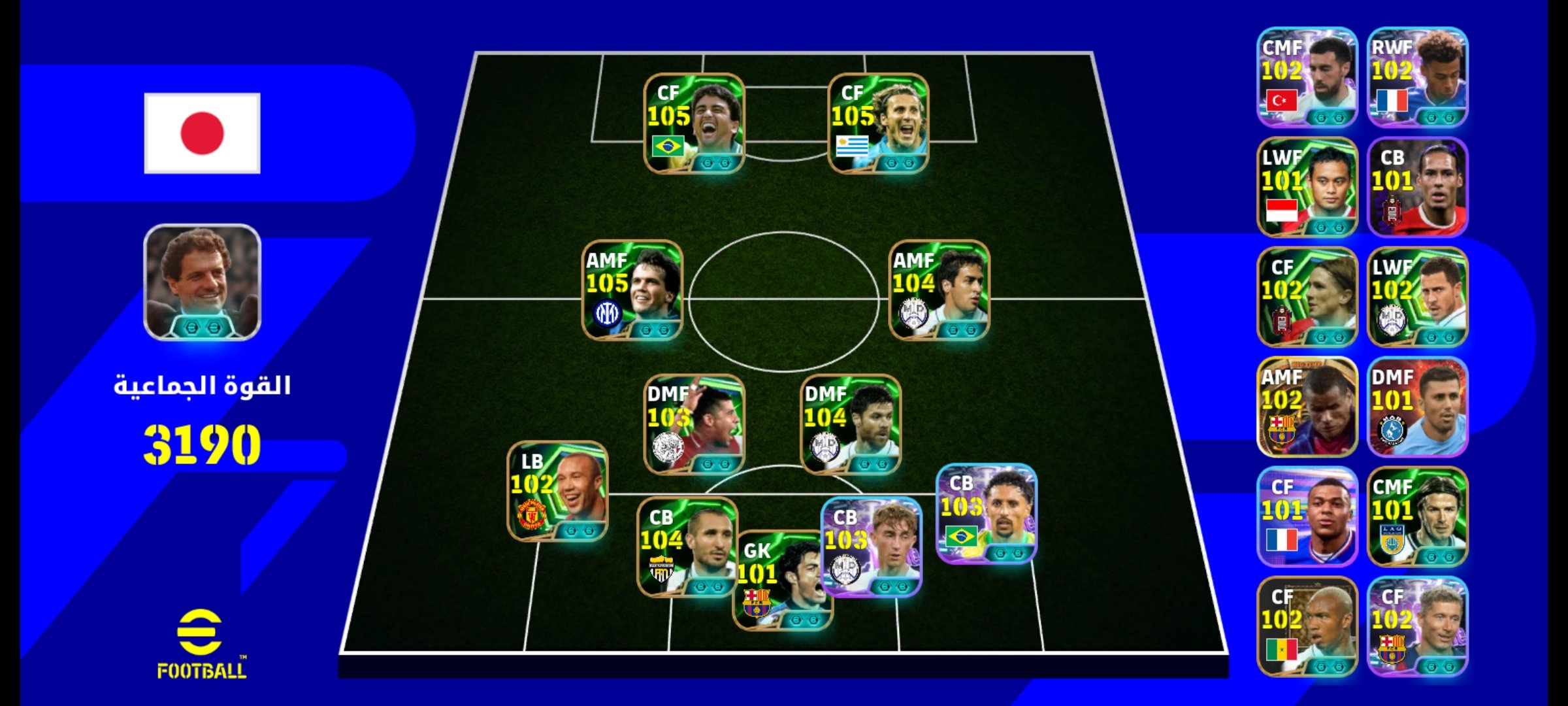The width and height of the screenshot is (1568, 706).
Task: Pick the LB 102 left back card
Action: click(x=557, y=492)
